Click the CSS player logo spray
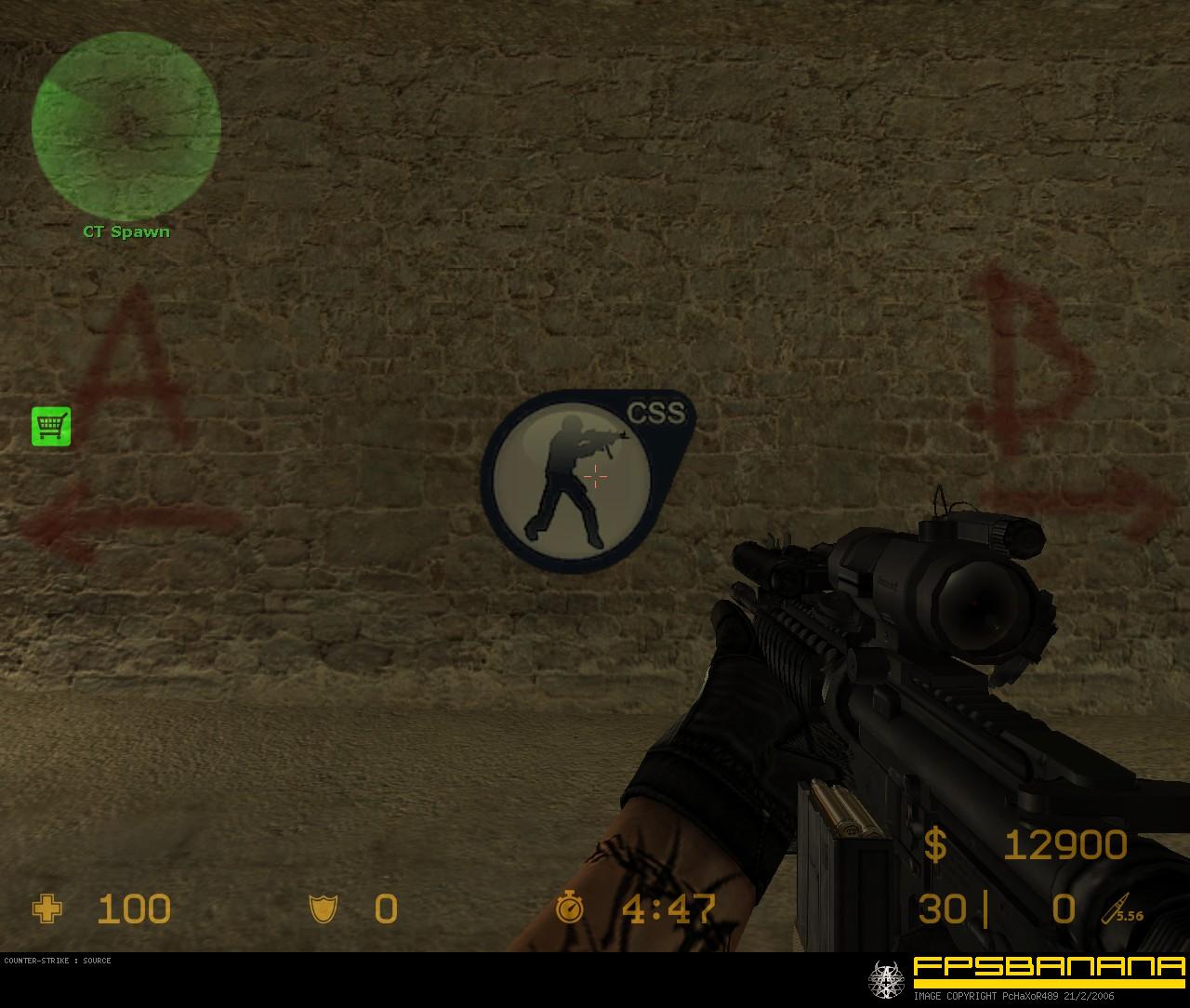This screenshot has height=1008, width=1190. pos(572,479)
